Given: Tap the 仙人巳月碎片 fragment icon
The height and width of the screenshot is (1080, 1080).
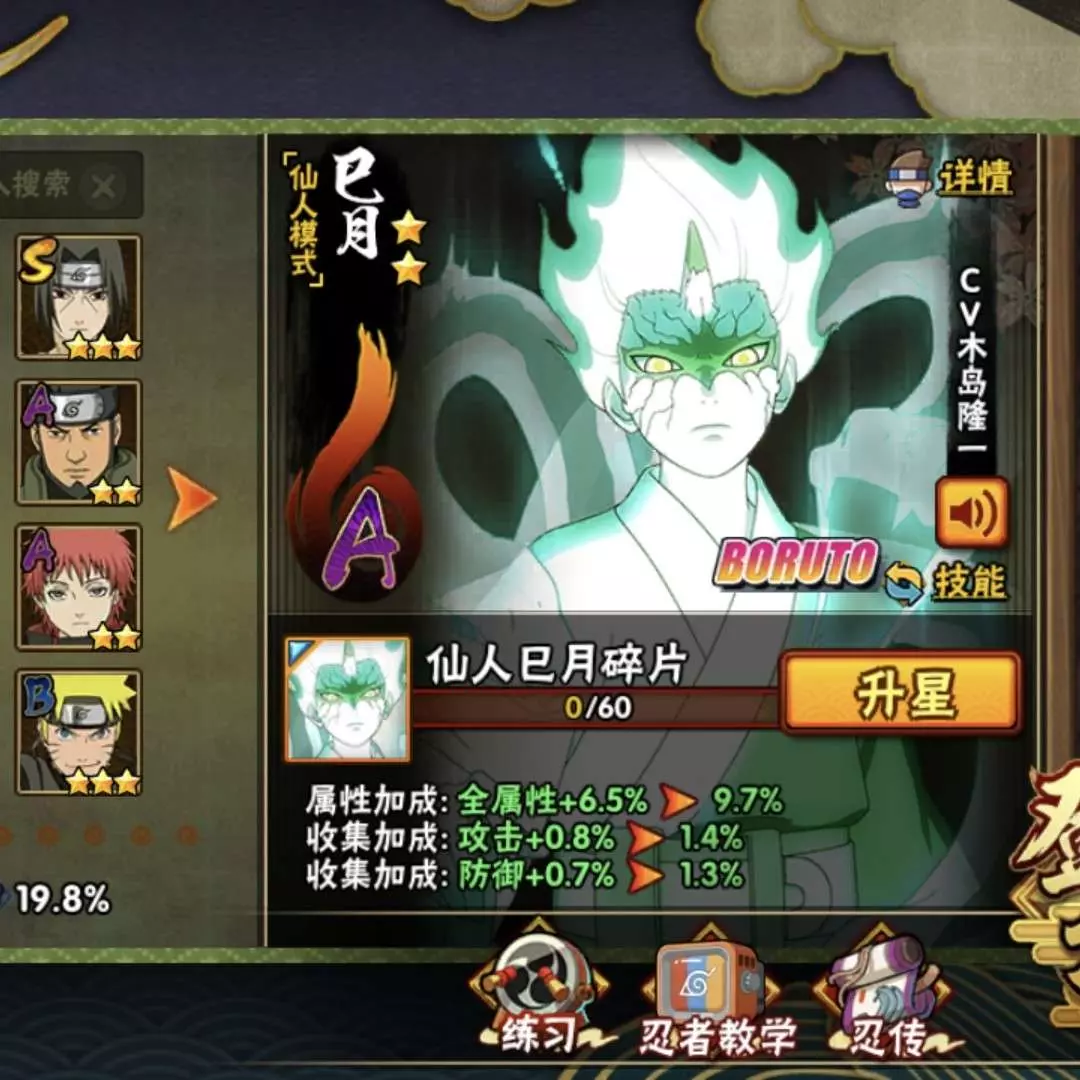Looking at the screenshot, I should tap(347, 699).
